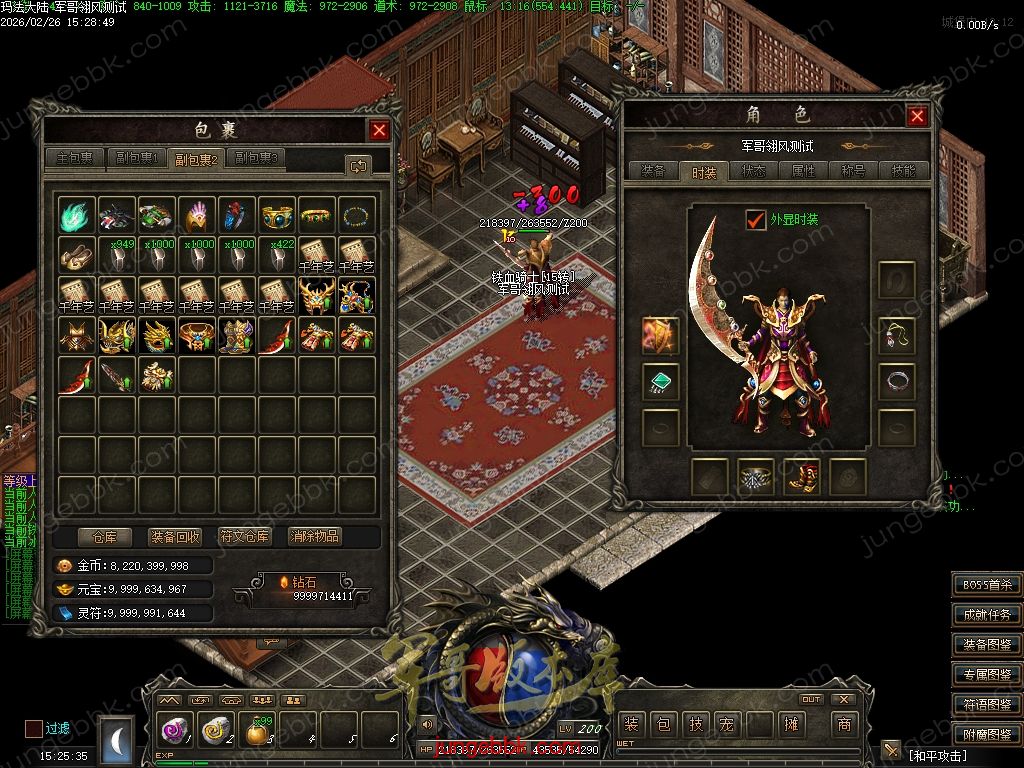
Task: Select the green flame item slot
Action: [x=77, y=214]
